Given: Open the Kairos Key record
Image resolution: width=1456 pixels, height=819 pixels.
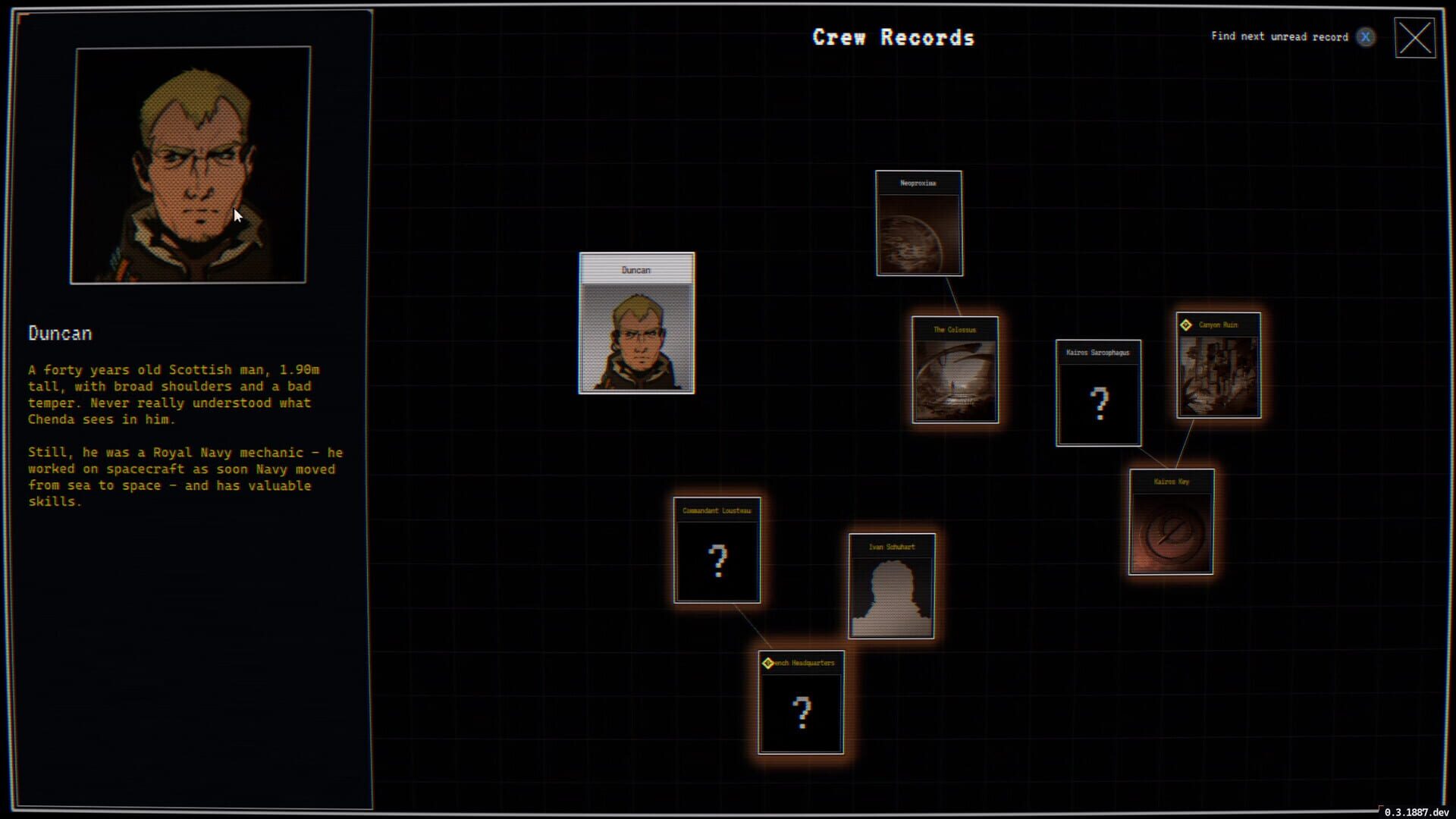Looking at the screenshot, I should coord(1170,521).
